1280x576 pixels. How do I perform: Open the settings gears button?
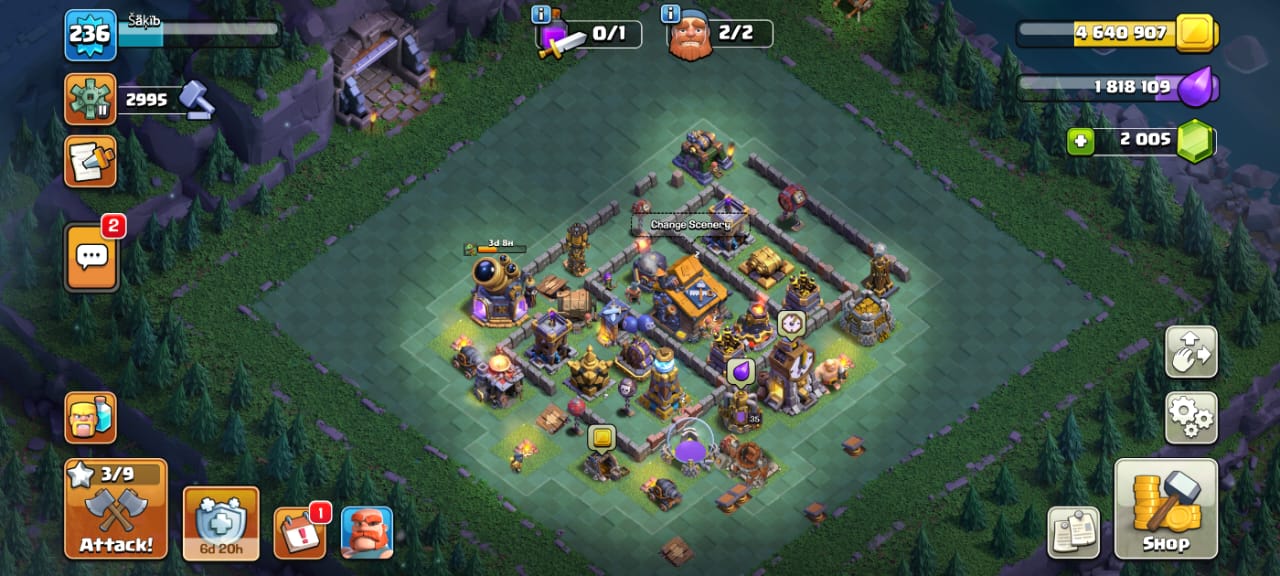point(1191,417)
